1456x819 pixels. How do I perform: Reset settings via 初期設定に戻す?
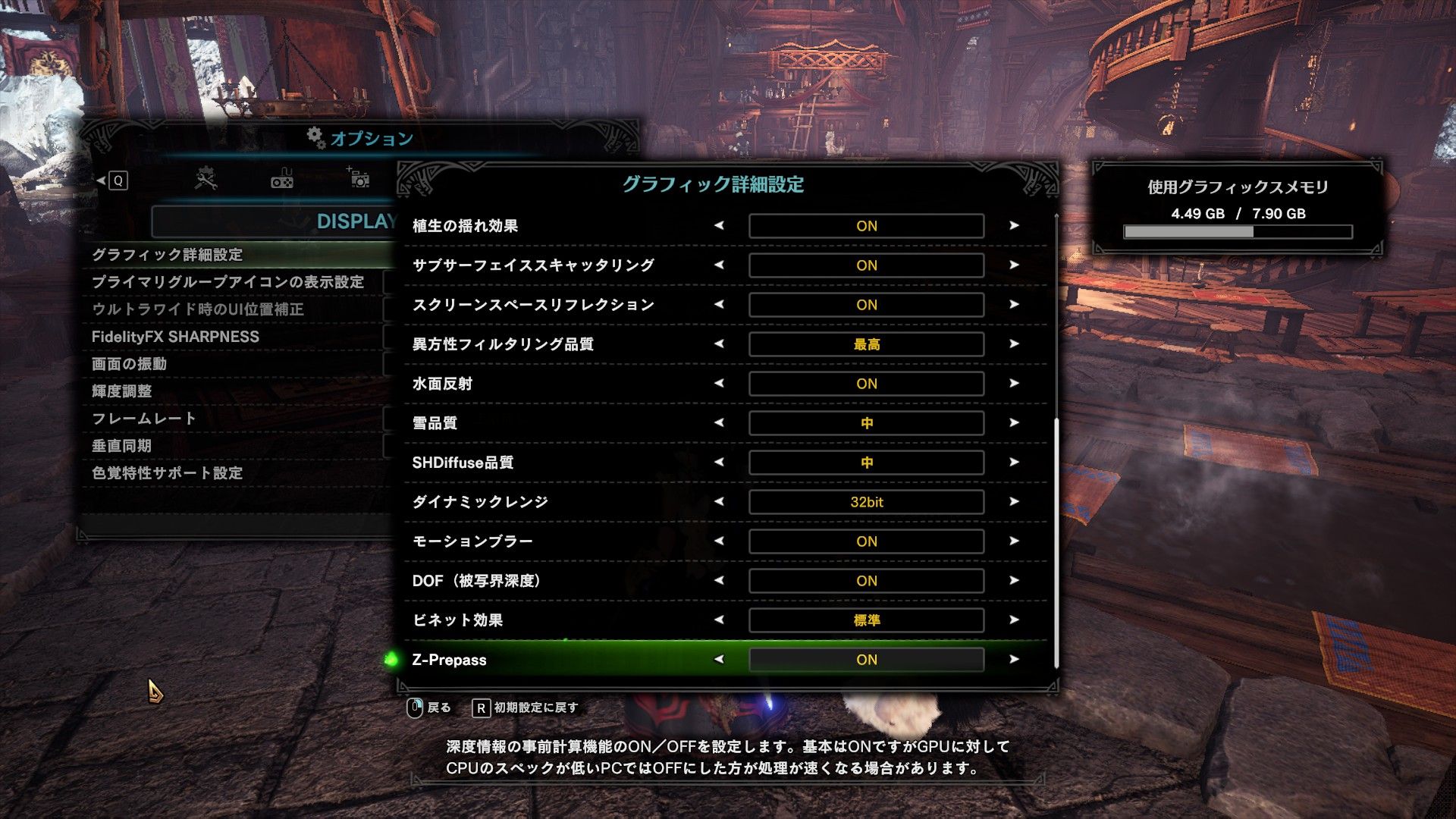coord(536,707)
